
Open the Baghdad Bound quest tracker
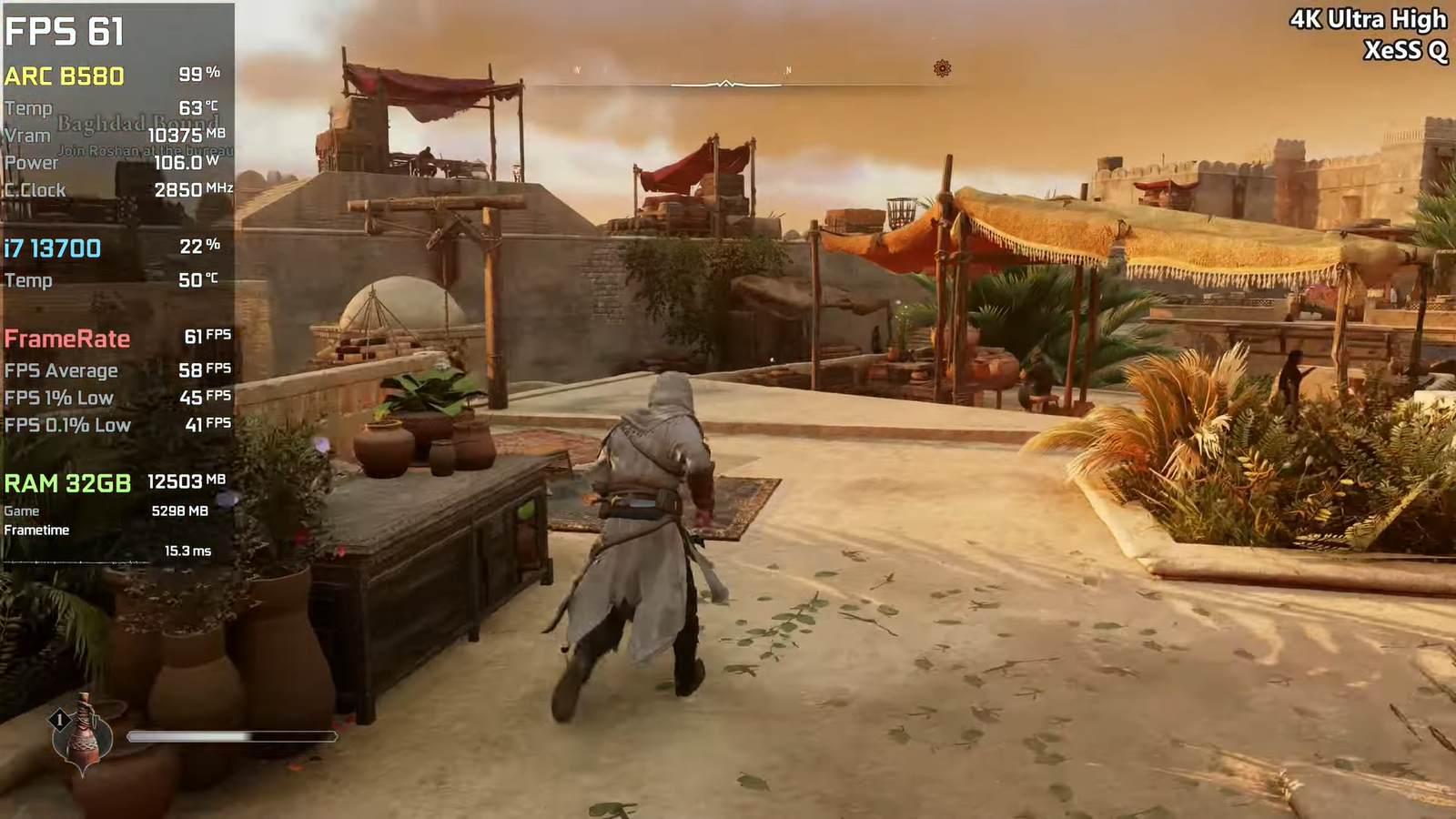[x=138, y=123]
